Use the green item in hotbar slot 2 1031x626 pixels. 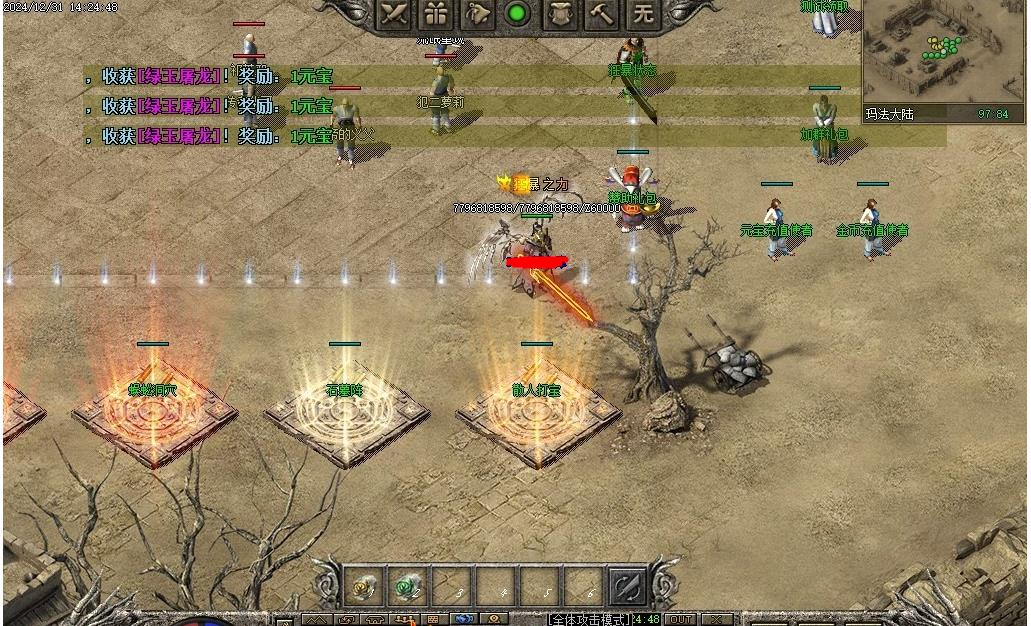[x=408, y=586]
